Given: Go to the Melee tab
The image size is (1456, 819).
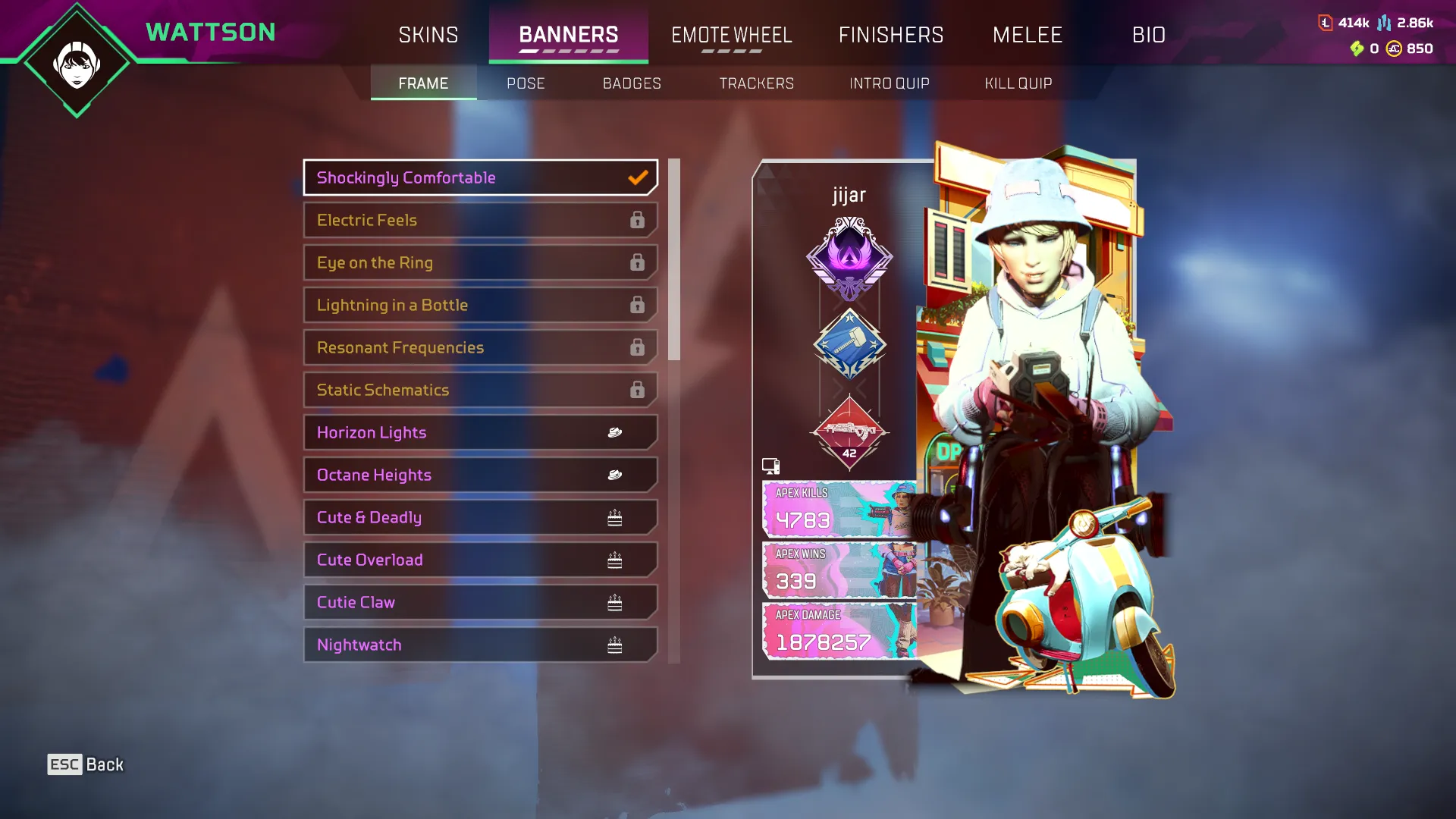Looking at the screenshot, I should tap(1028, 35).
